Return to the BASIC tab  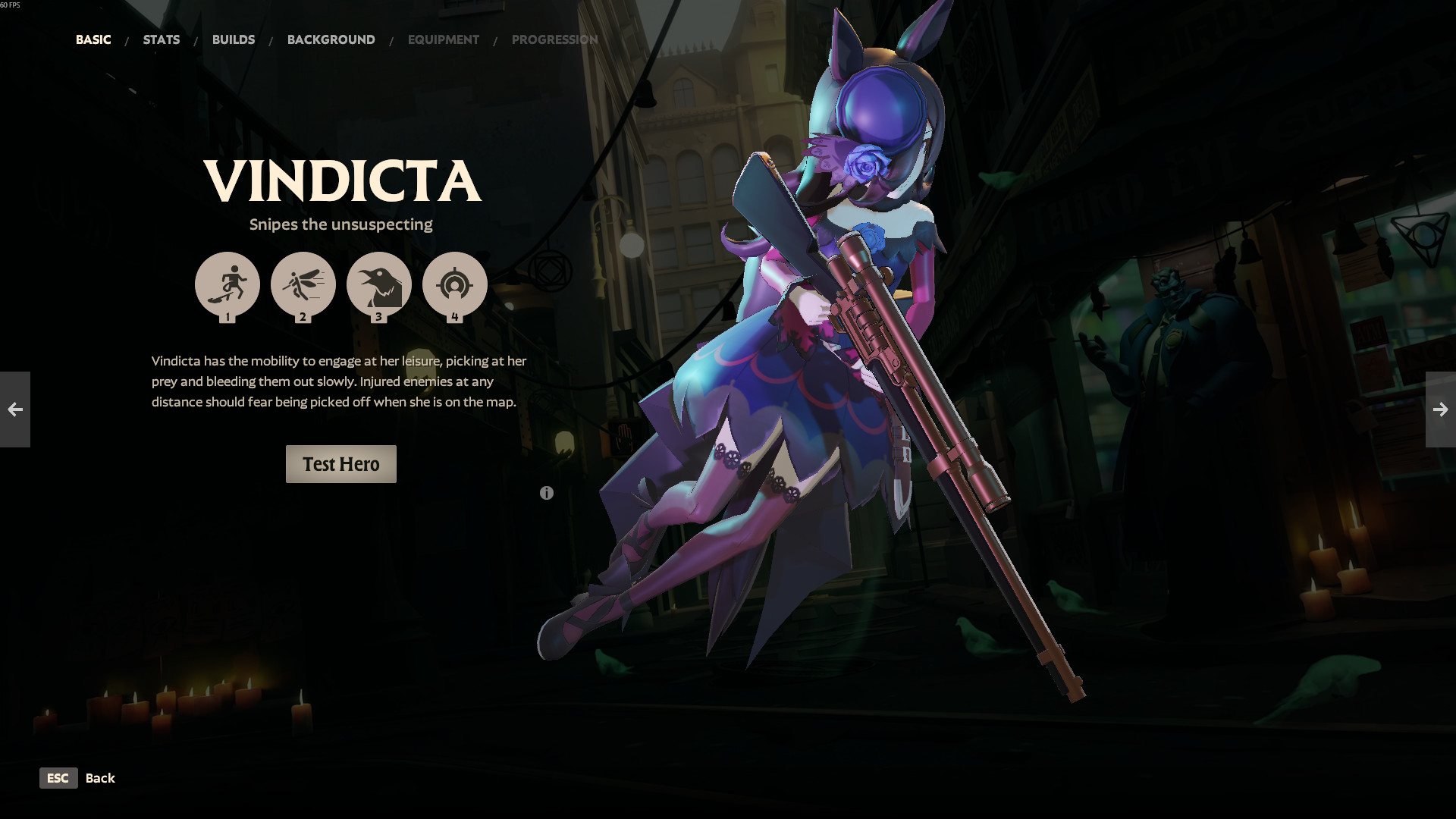(x=93, y=39)
